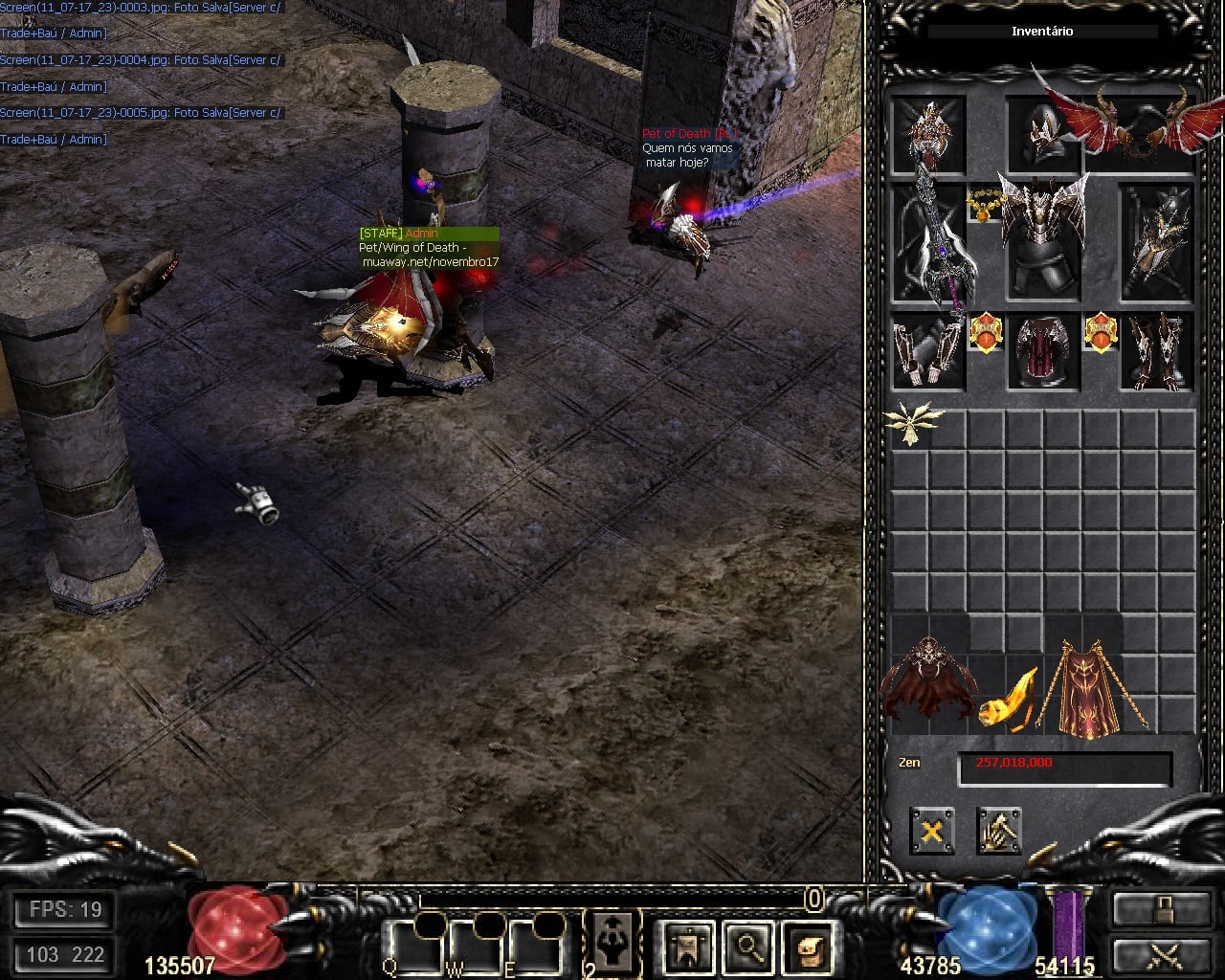
Task: Click the magnifying glass button
Action: (747, 946)
